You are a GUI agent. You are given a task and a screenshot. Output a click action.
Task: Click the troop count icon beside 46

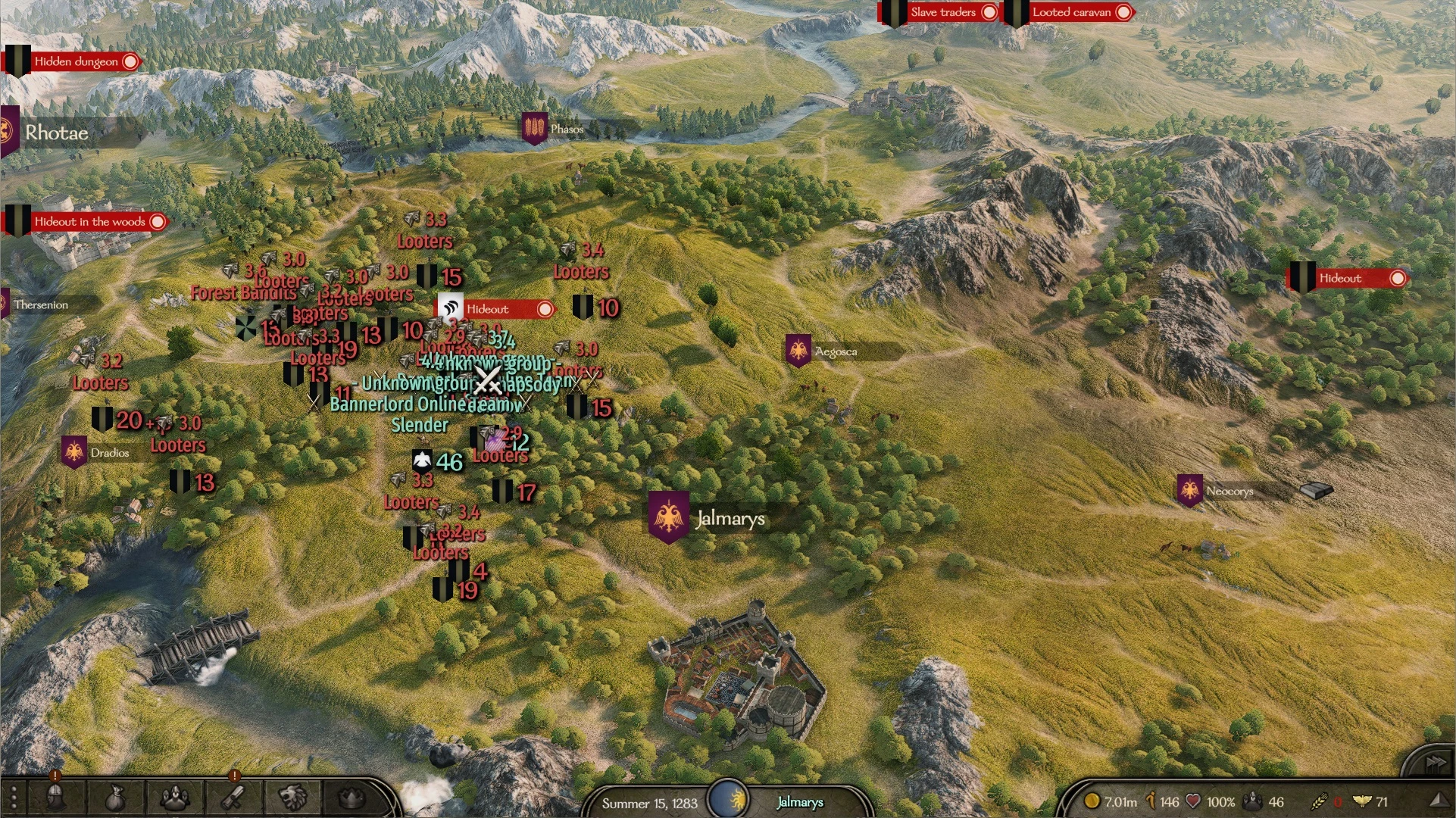1251,801
